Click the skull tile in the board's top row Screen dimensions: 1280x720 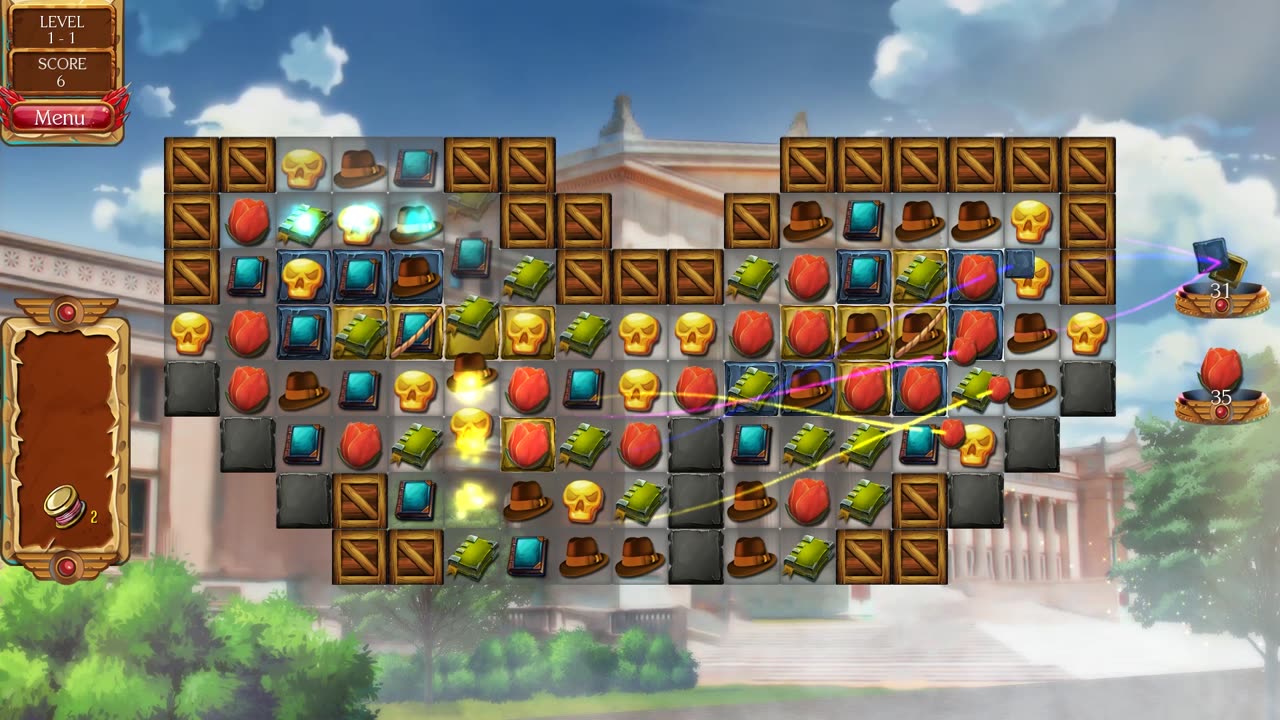[x=303, y=167]
